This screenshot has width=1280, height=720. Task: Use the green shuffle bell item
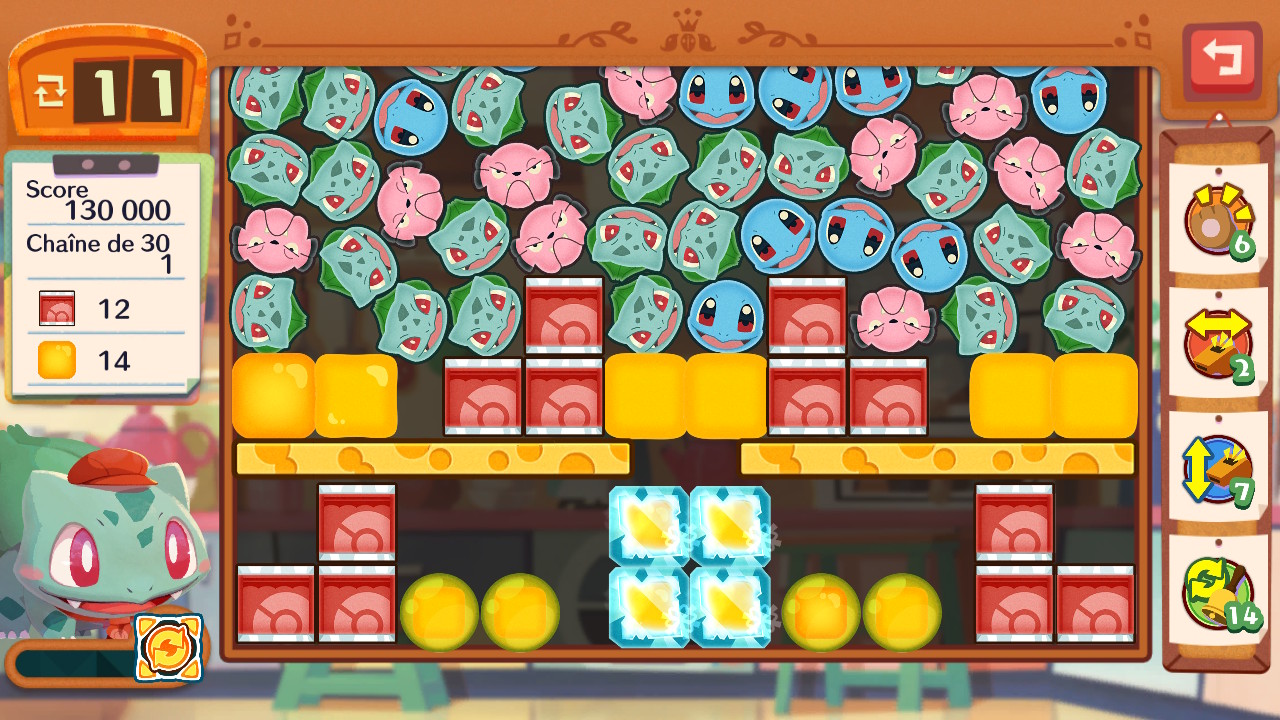1217,592
